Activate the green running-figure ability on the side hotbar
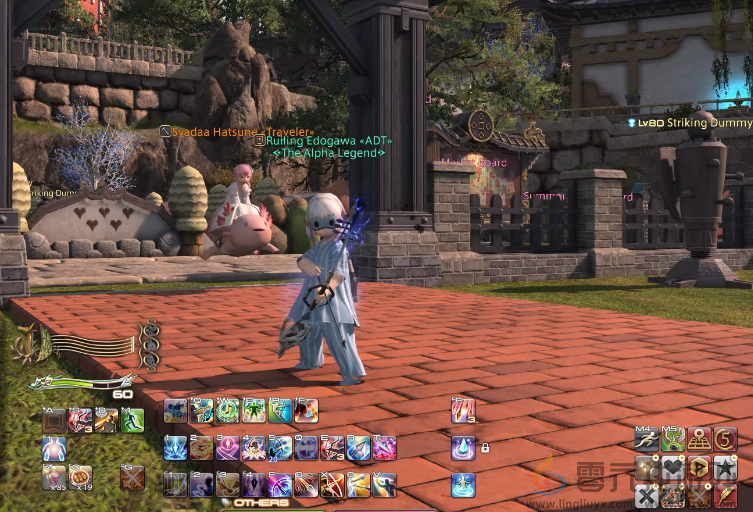This screenshot has height=512, width=753. 132,420
